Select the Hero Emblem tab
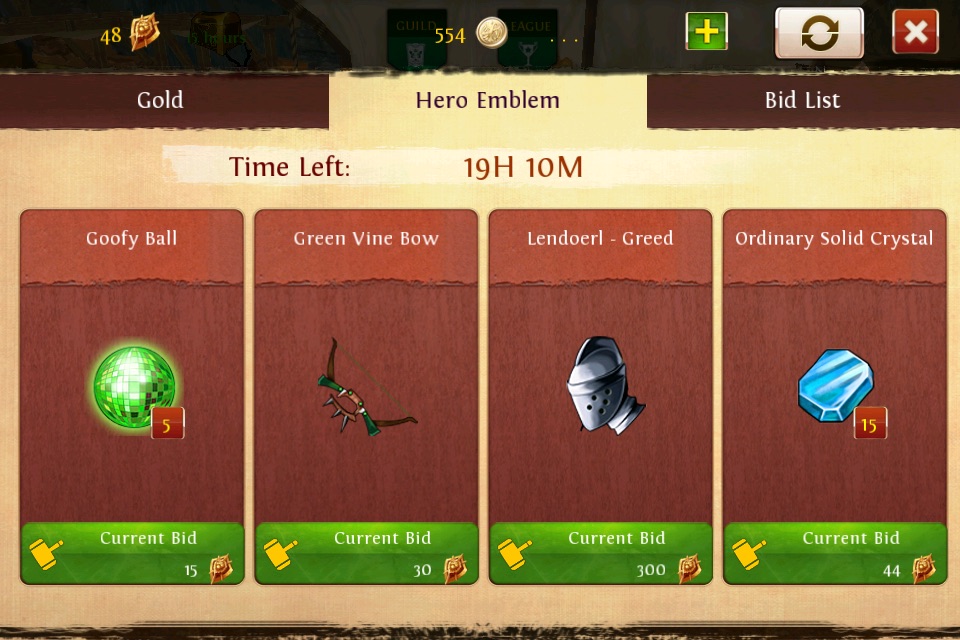The width and height of the screenshot is (960, 640). click(x=487, y=100)
